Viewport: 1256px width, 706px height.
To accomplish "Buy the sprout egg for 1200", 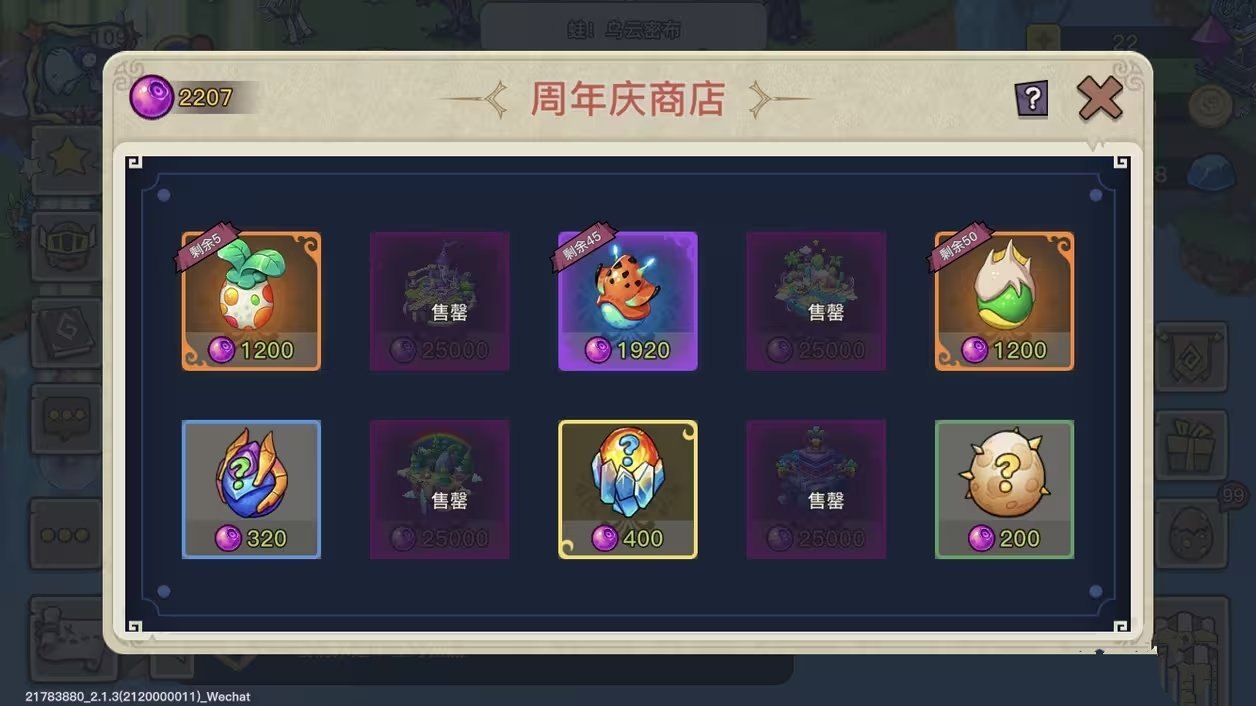I will click(x=251, y=301).
